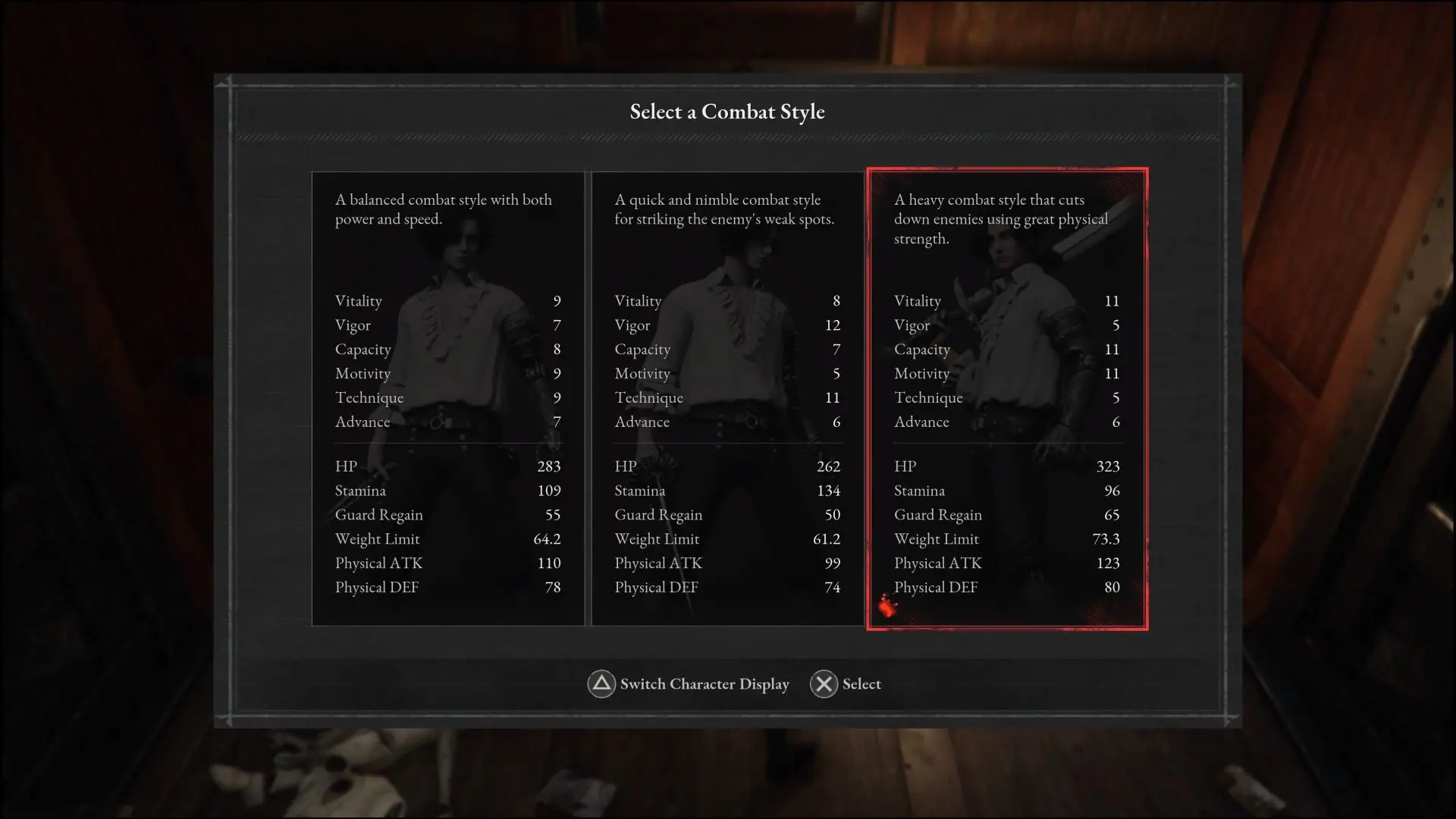The width and height of the screenshot is (1456, 819).
Task: Click the decorative border under the title
Action: point(726,138)
